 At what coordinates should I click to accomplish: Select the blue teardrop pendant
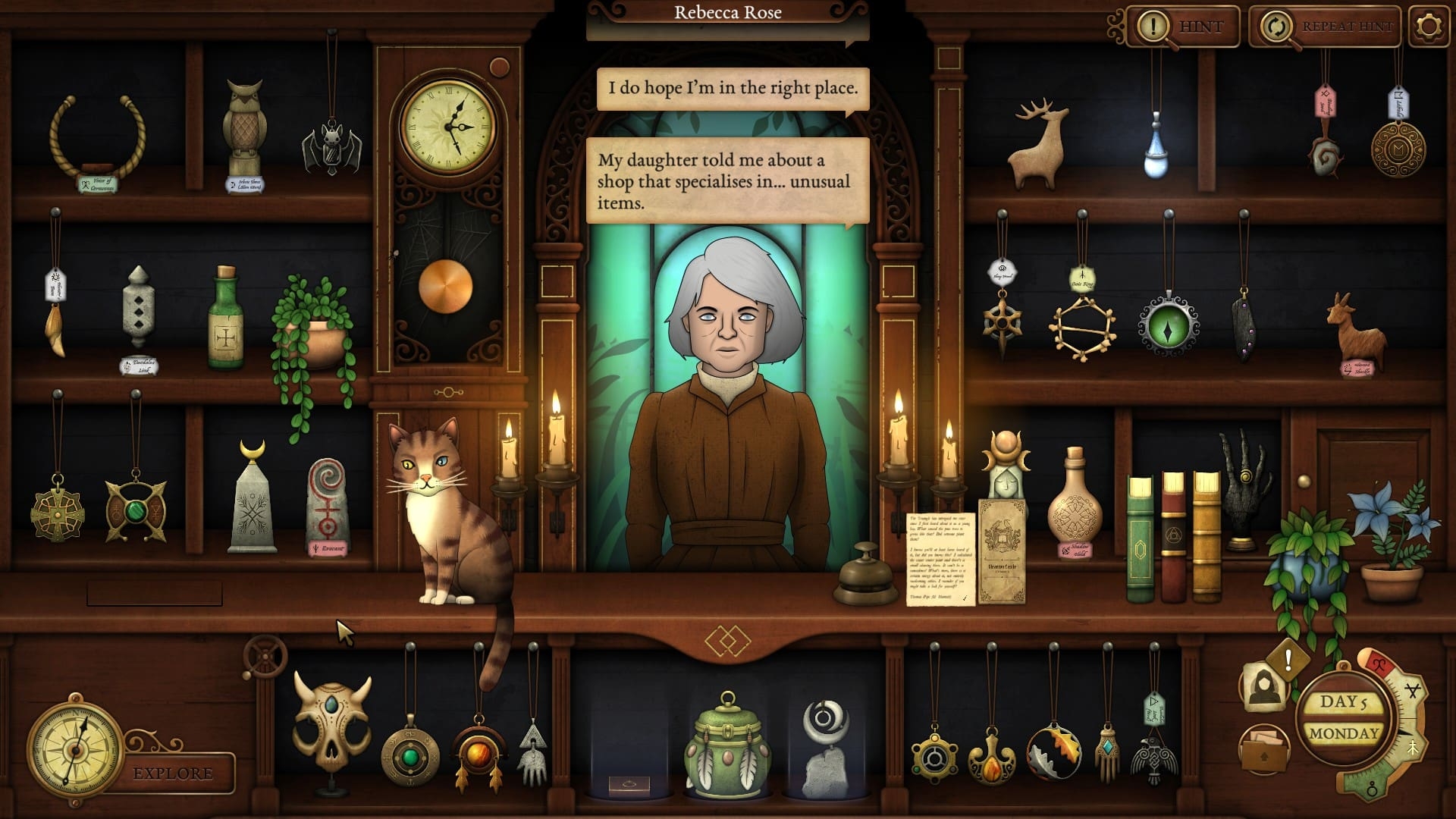point(1155,150)
